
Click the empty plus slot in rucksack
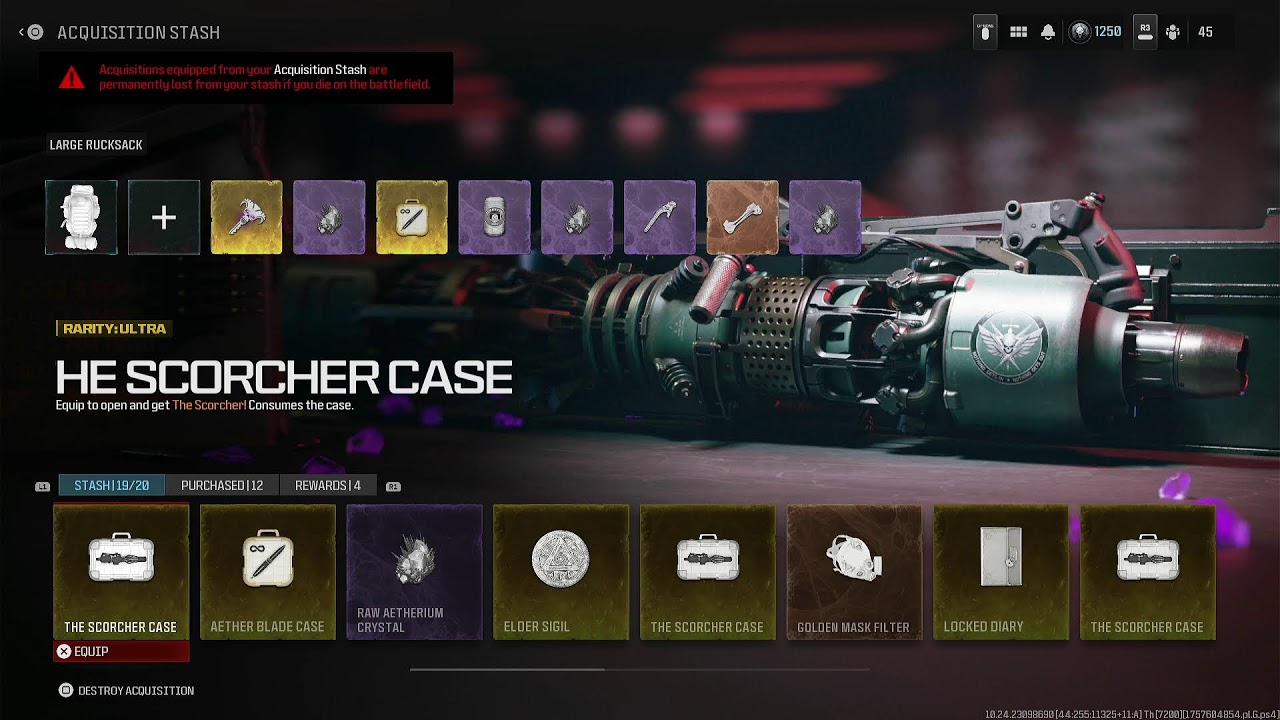164,217
